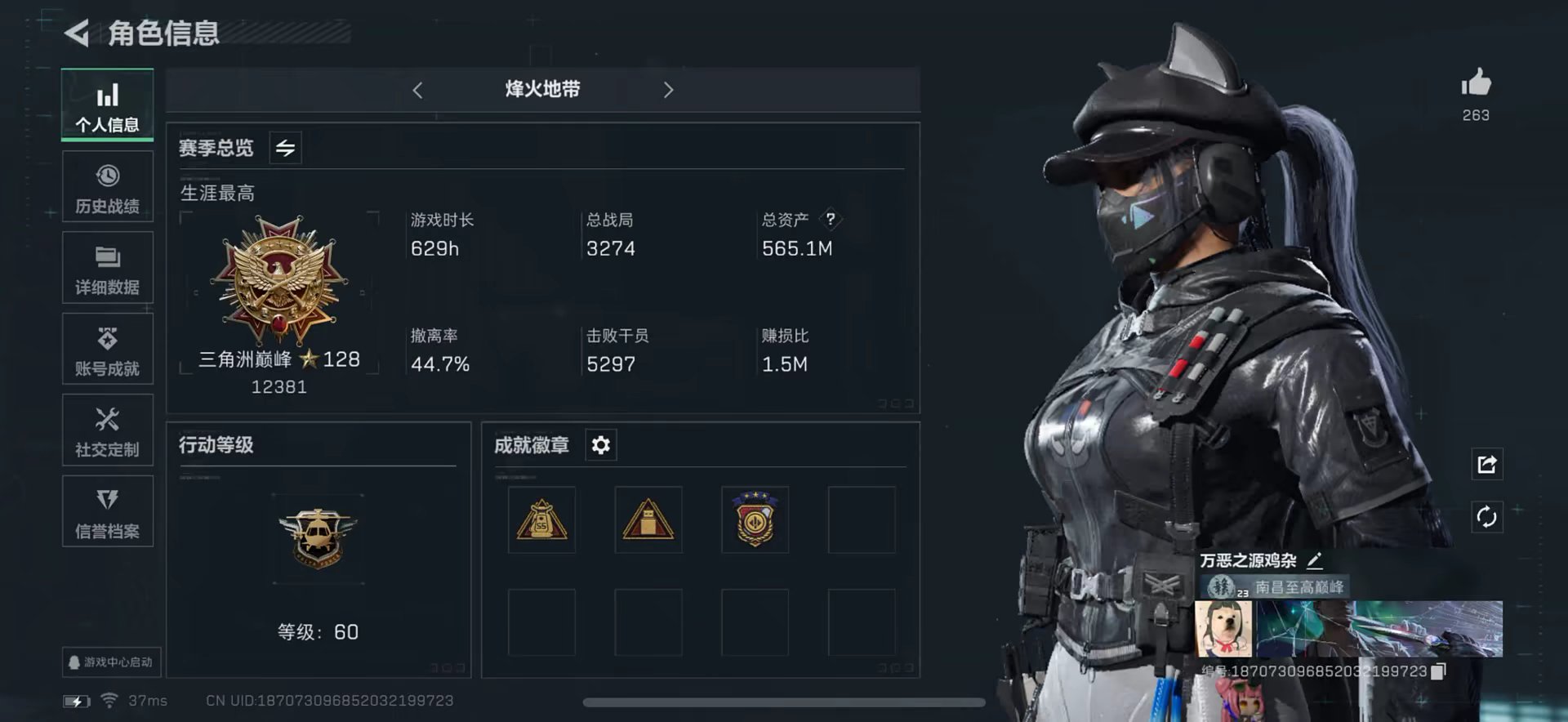The height and width of the screenshot is (722, 1568).
Task: Click the 总资产 question mark help icon
Action: [x=831, y=219]
